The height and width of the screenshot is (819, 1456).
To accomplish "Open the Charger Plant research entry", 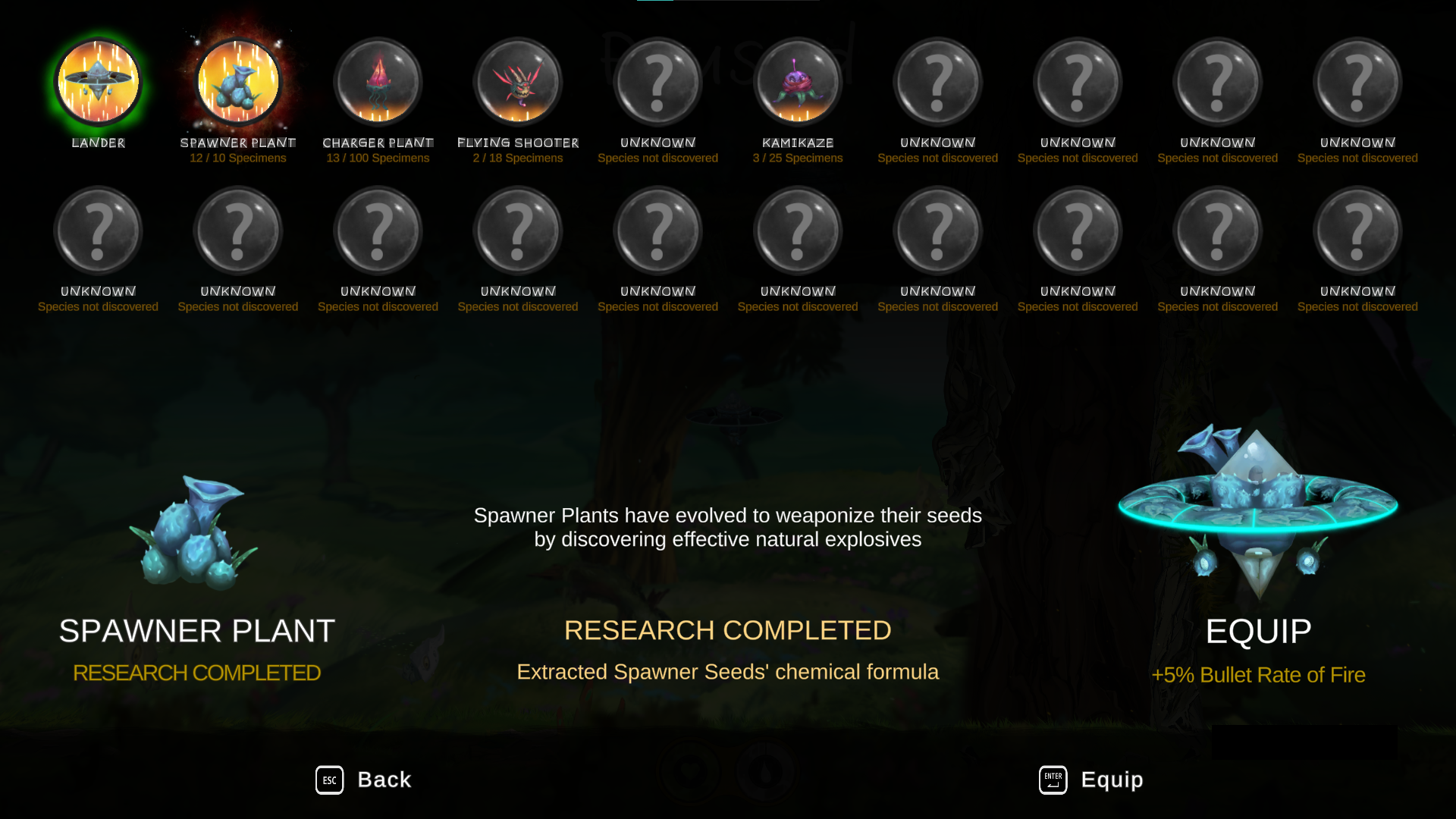I will [378, 82].
